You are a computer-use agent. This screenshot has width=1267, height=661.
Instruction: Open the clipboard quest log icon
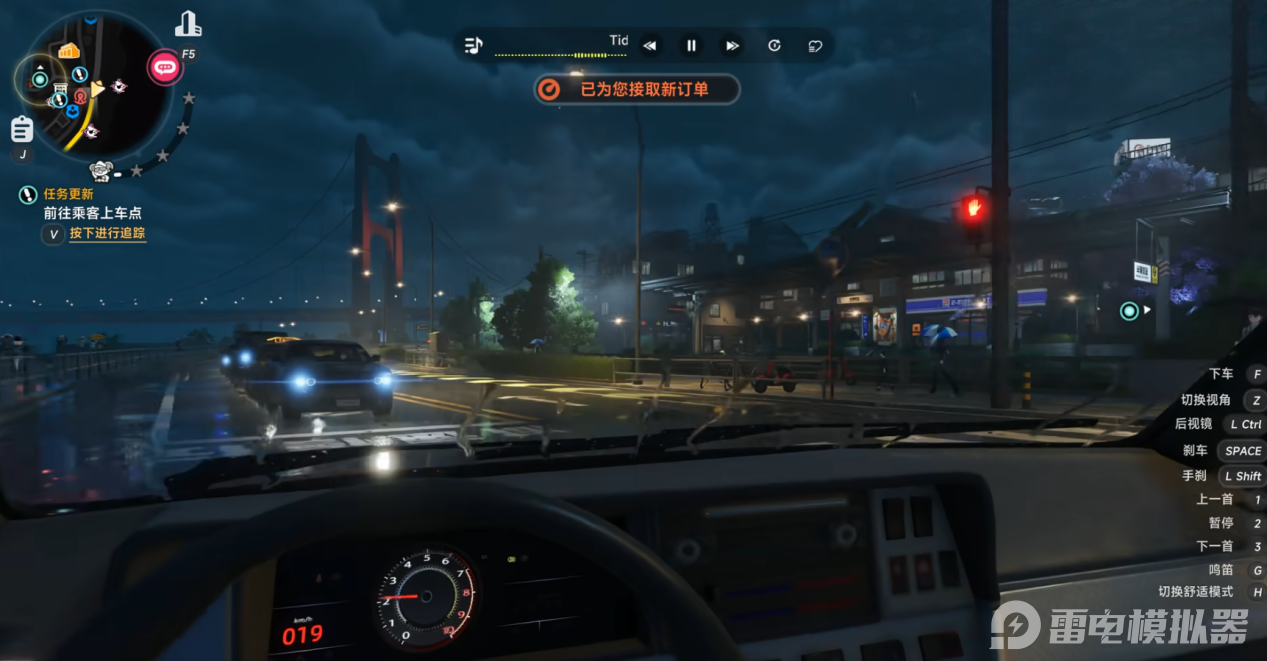point(22,129)
